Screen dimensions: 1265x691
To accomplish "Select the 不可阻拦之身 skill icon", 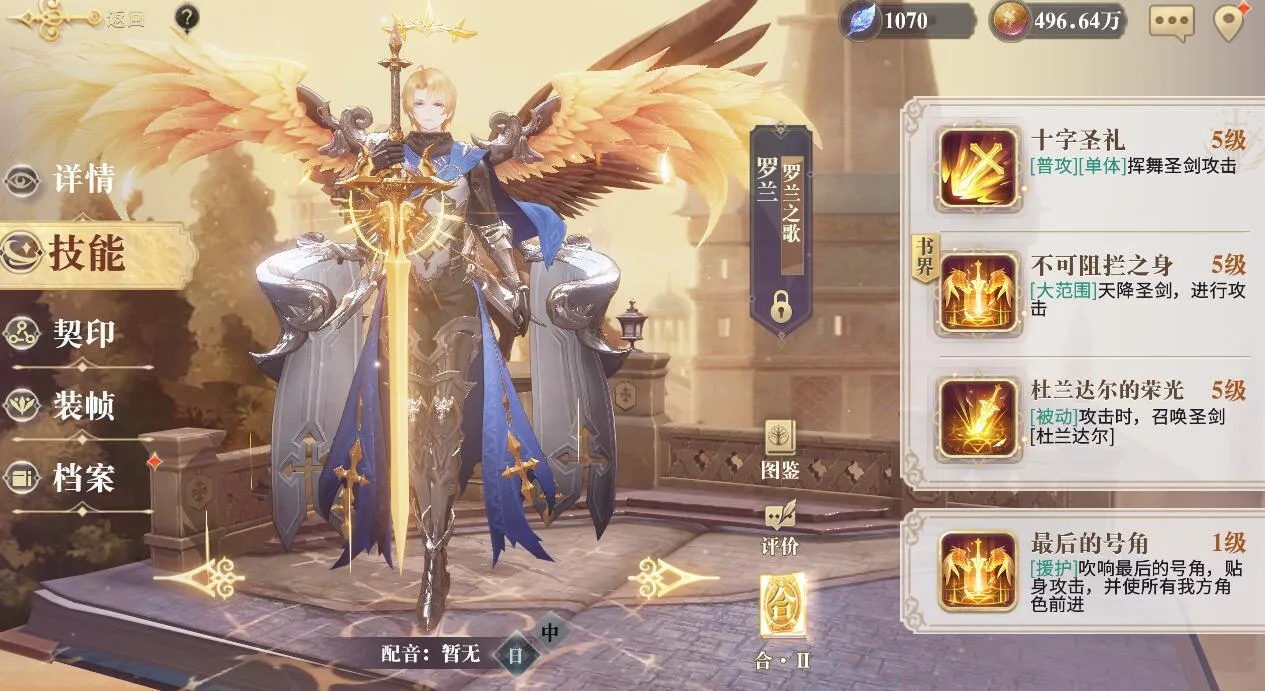I will coord(979,293).
